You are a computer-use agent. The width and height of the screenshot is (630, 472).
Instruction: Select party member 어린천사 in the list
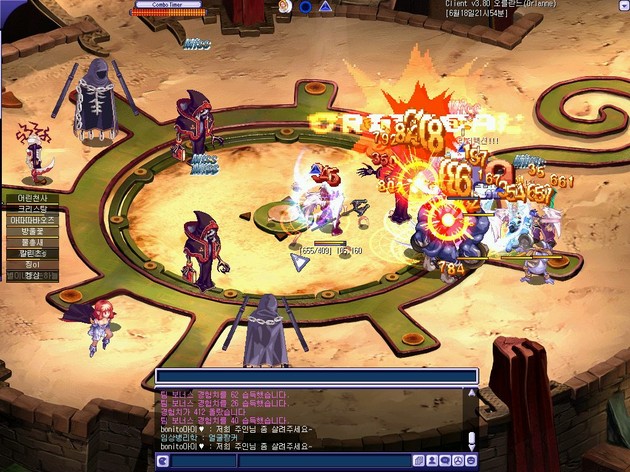[32, 198]
